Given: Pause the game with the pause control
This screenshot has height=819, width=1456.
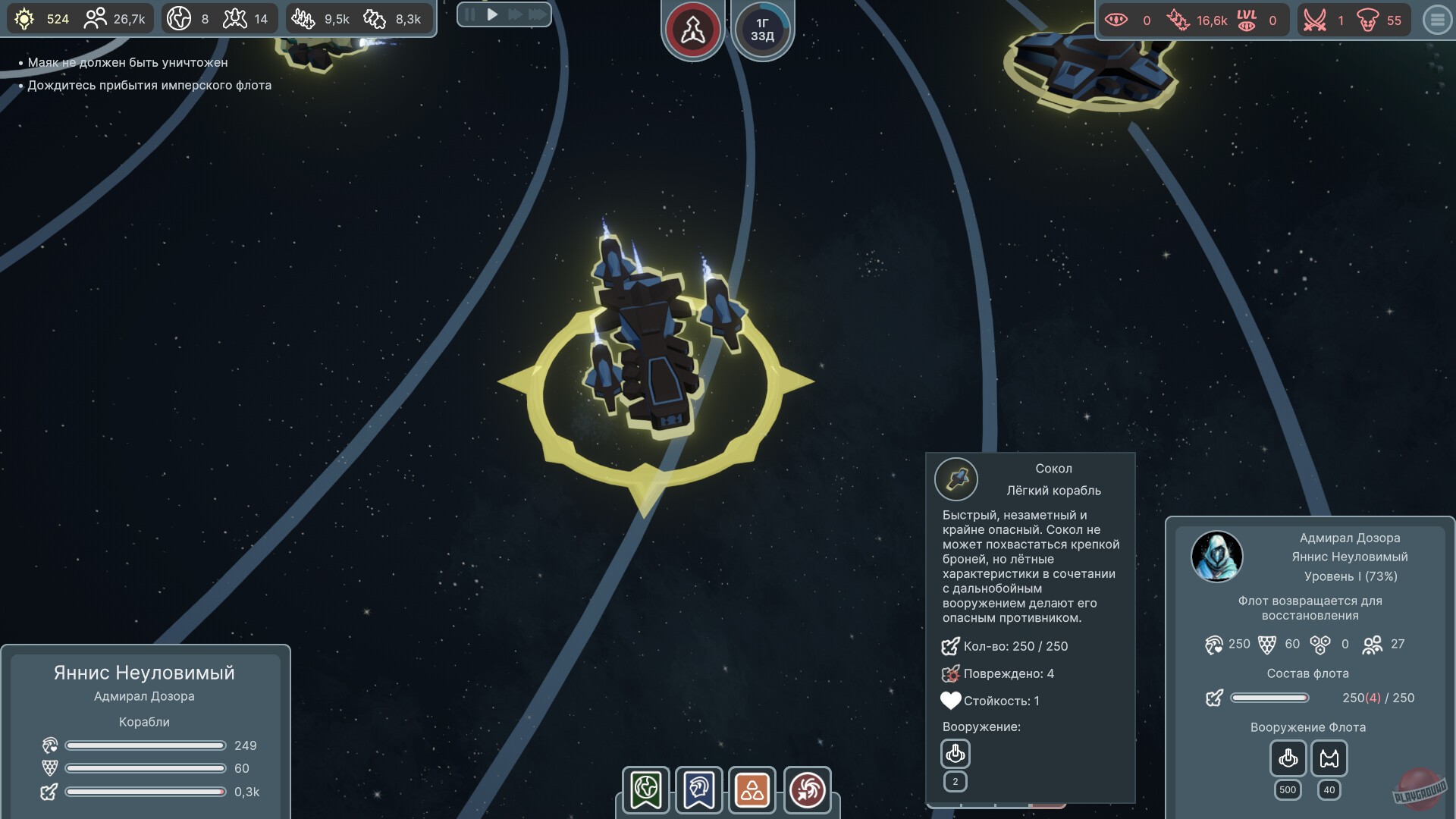Looking at the screenshot, I should pos(470,14).
